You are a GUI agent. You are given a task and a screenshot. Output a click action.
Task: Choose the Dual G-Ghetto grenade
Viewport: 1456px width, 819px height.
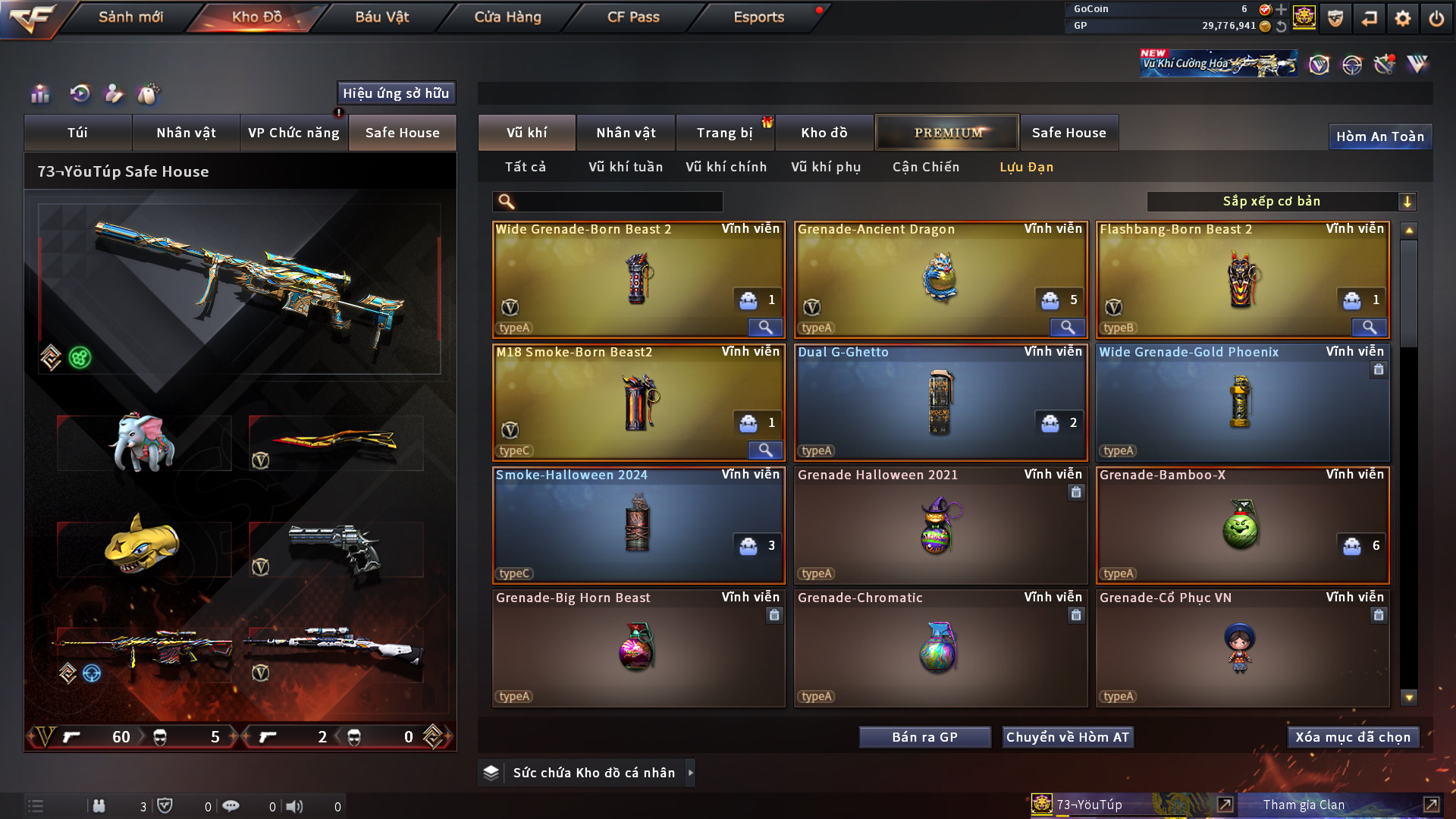point(940,402)
